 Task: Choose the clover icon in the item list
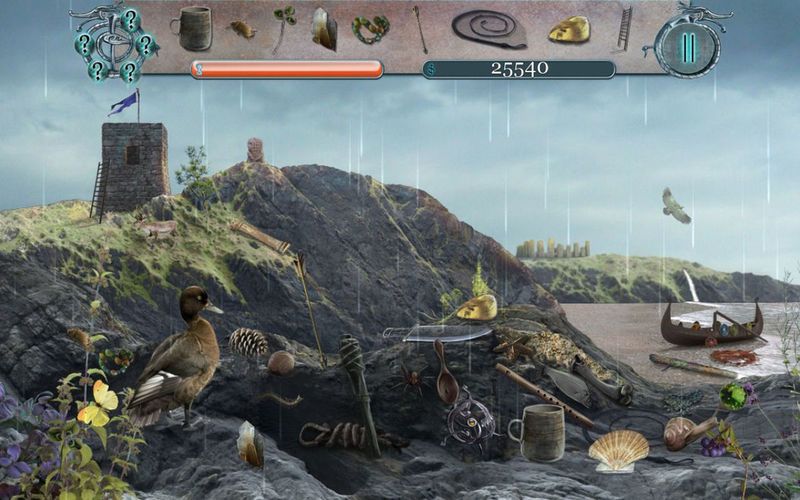284,25
